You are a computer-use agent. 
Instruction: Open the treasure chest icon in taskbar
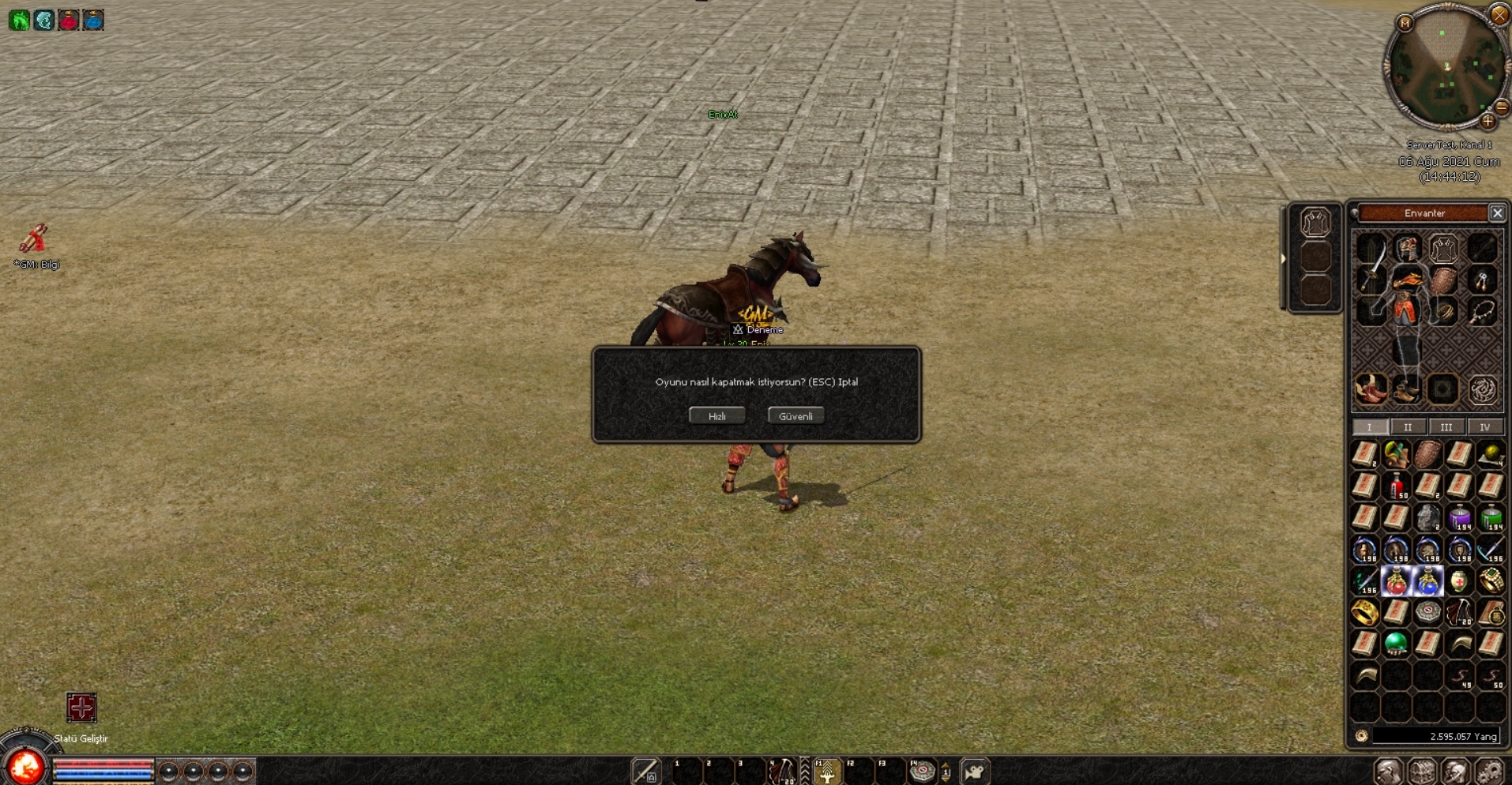click(x=1422, y=772)
